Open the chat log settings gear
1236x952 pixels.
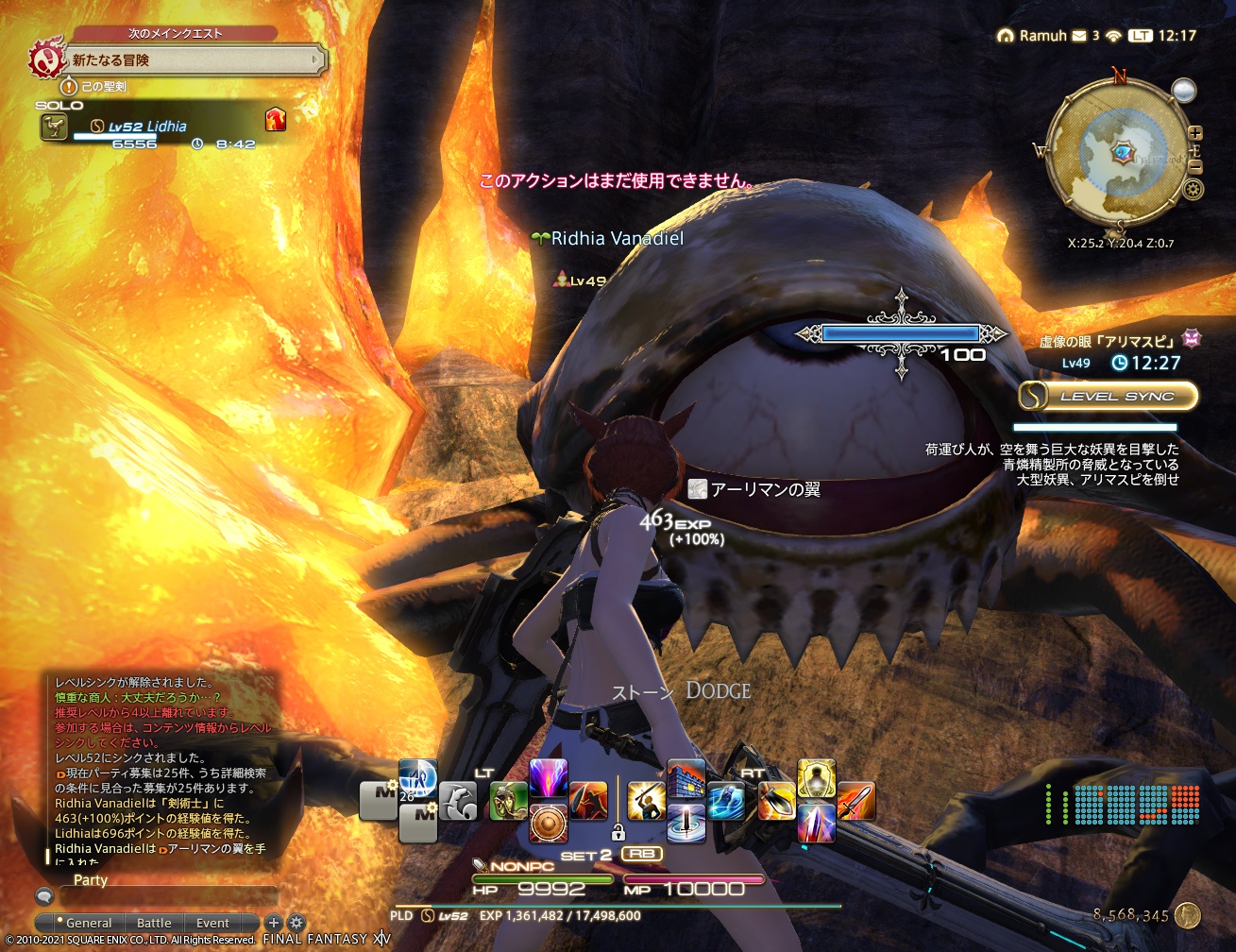coord(296,922)
